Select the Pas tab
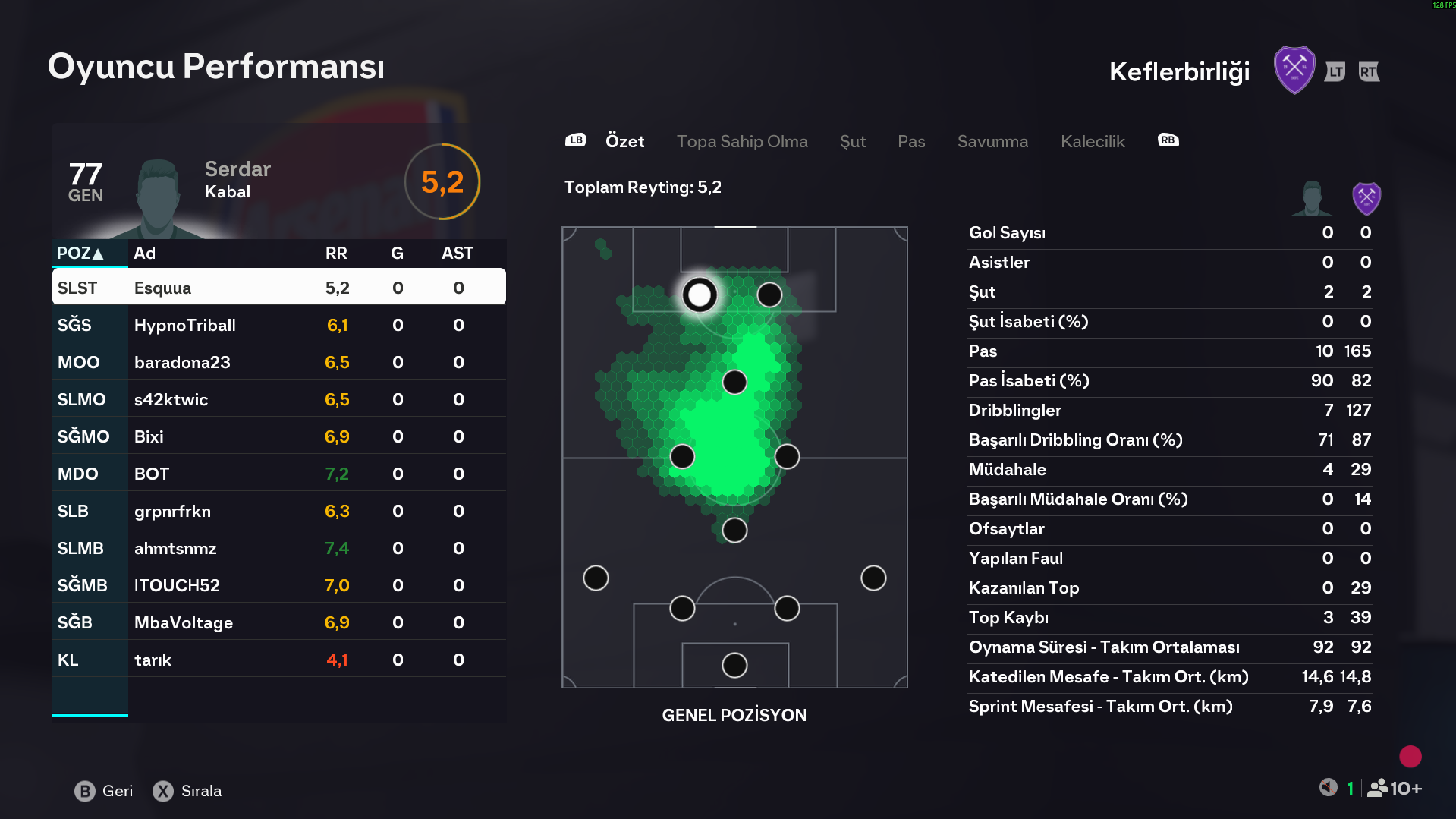The height and width of the screenshot is (819, 1456). [x=910, y=142]
